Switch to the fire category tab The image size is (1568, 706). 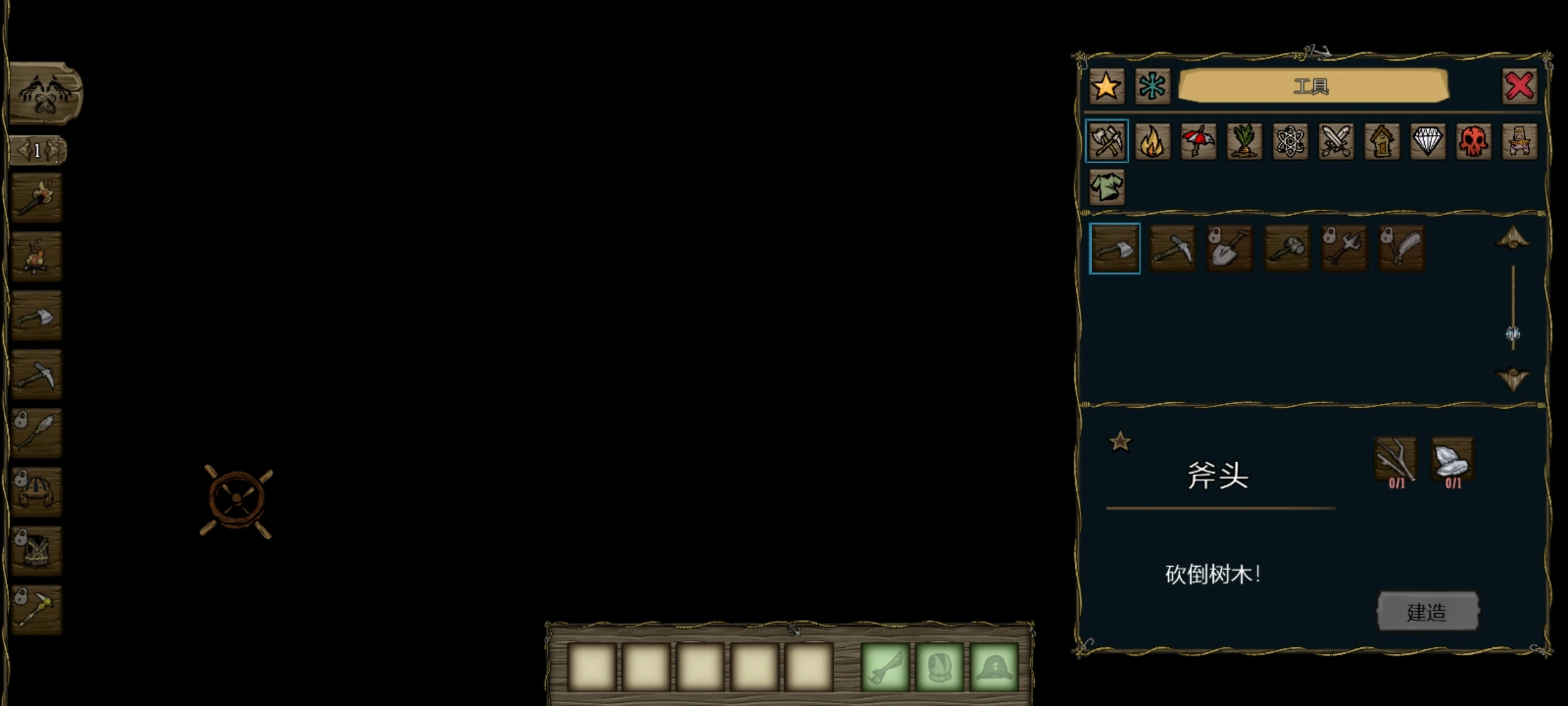coord(1152,141)
